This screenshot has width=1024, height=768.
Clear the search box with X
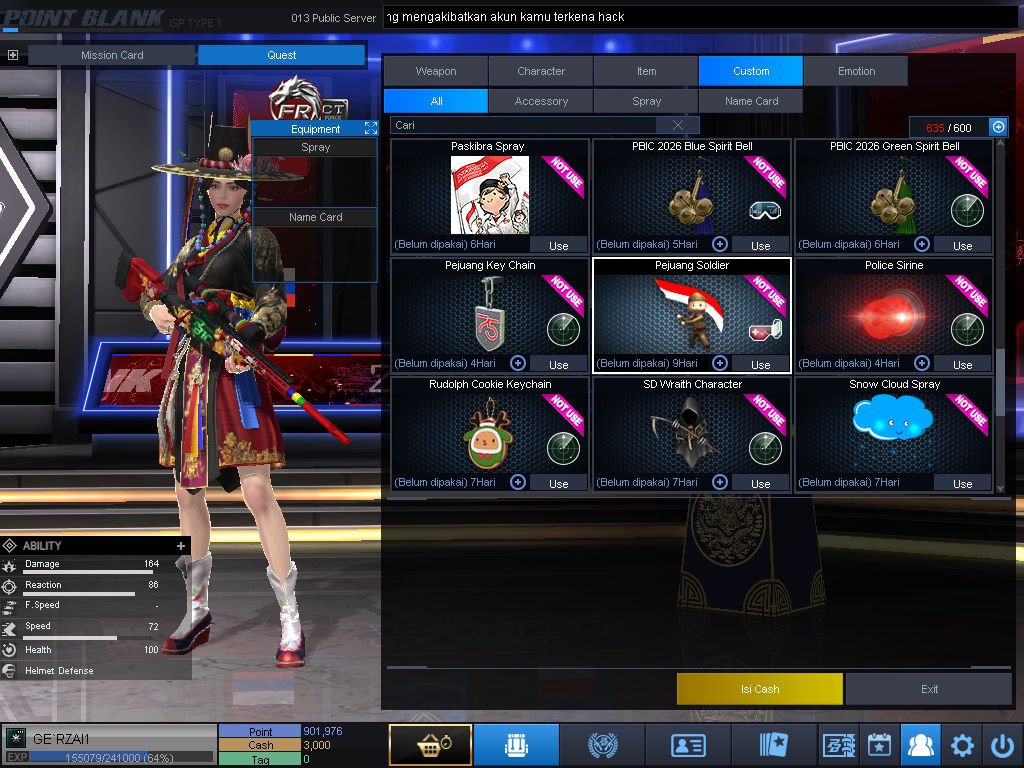coord(678,125)
